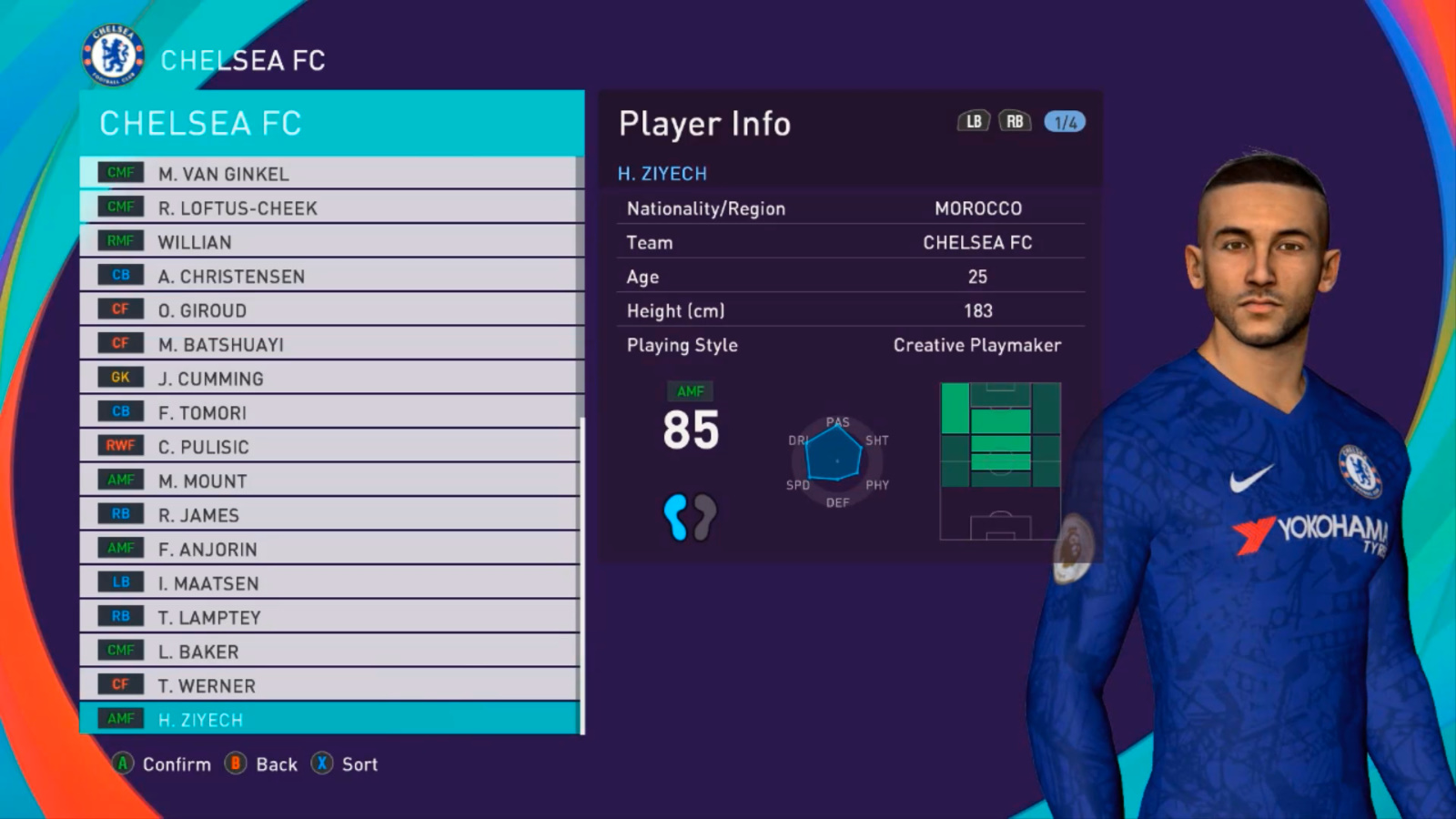The height and width of the screenshot is (819, 1456).
Task: Click the AMF rating badge above 85
Action: 692,390
